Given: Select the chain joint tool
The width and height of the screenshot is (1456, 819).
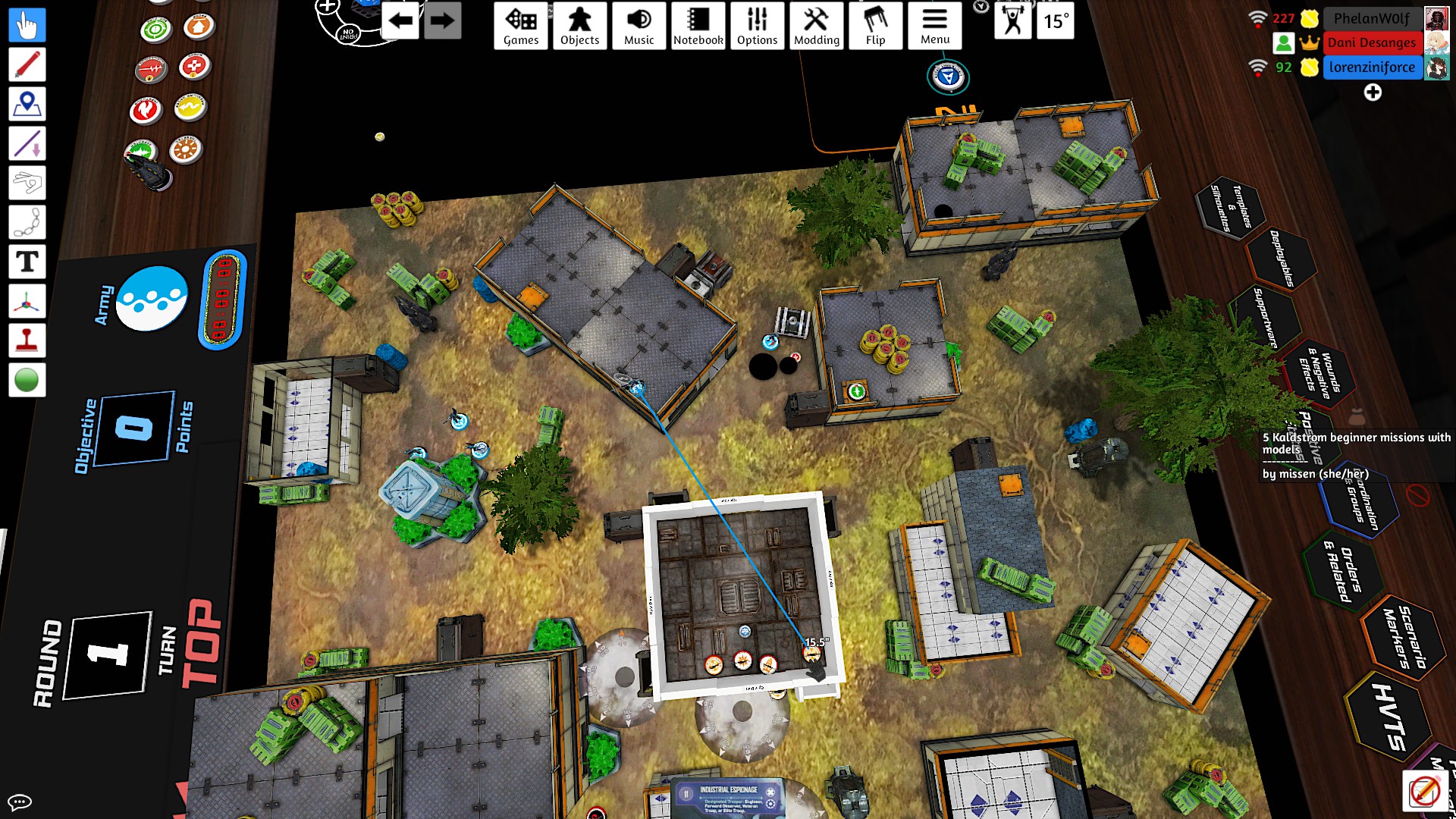Looking at the screenshot, I should pyautogui.click(x=27, y=222).
